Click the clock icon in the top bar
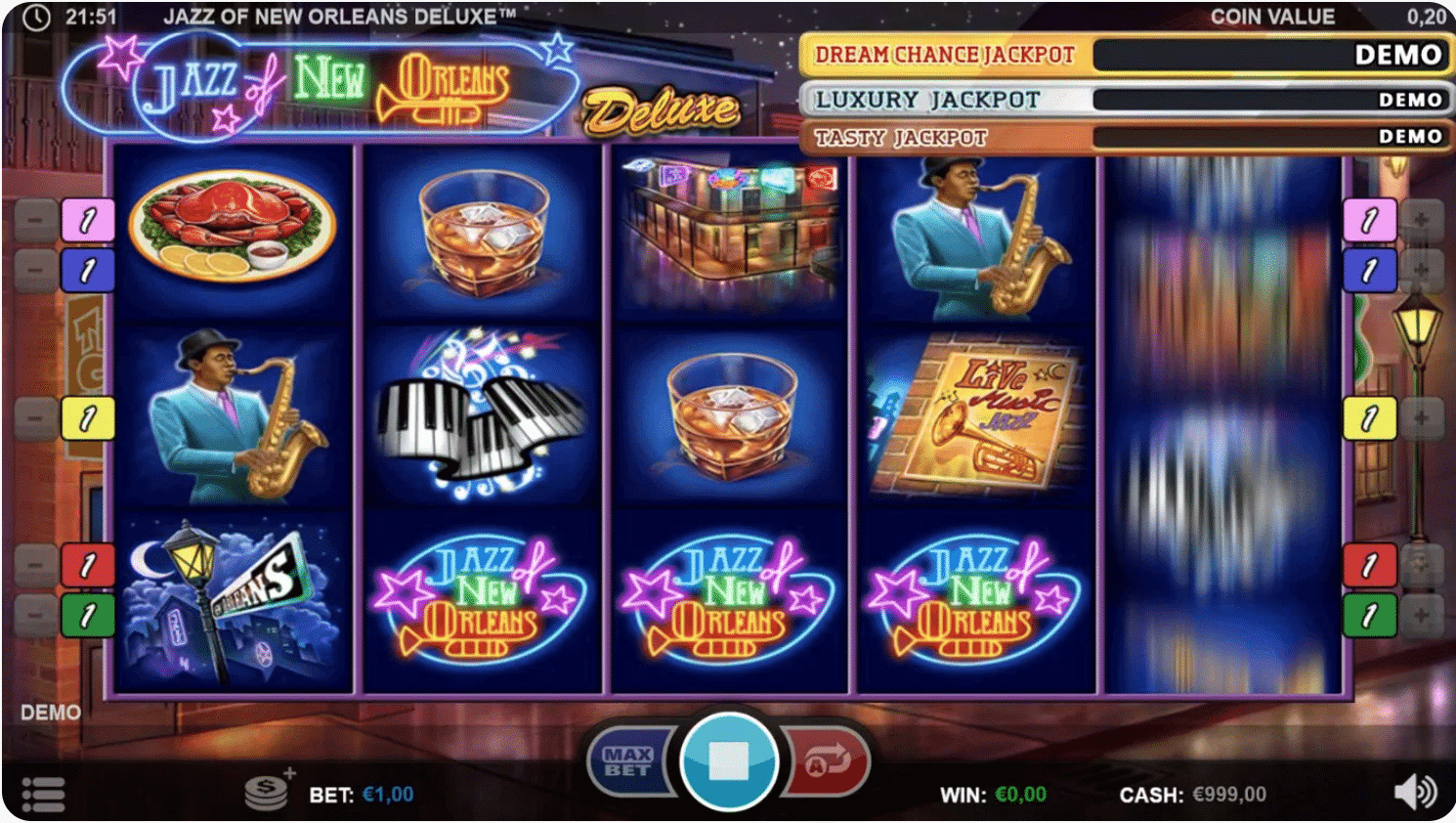Image resolution: width=1456 pixels, height=823 pixels. [37, 16]
